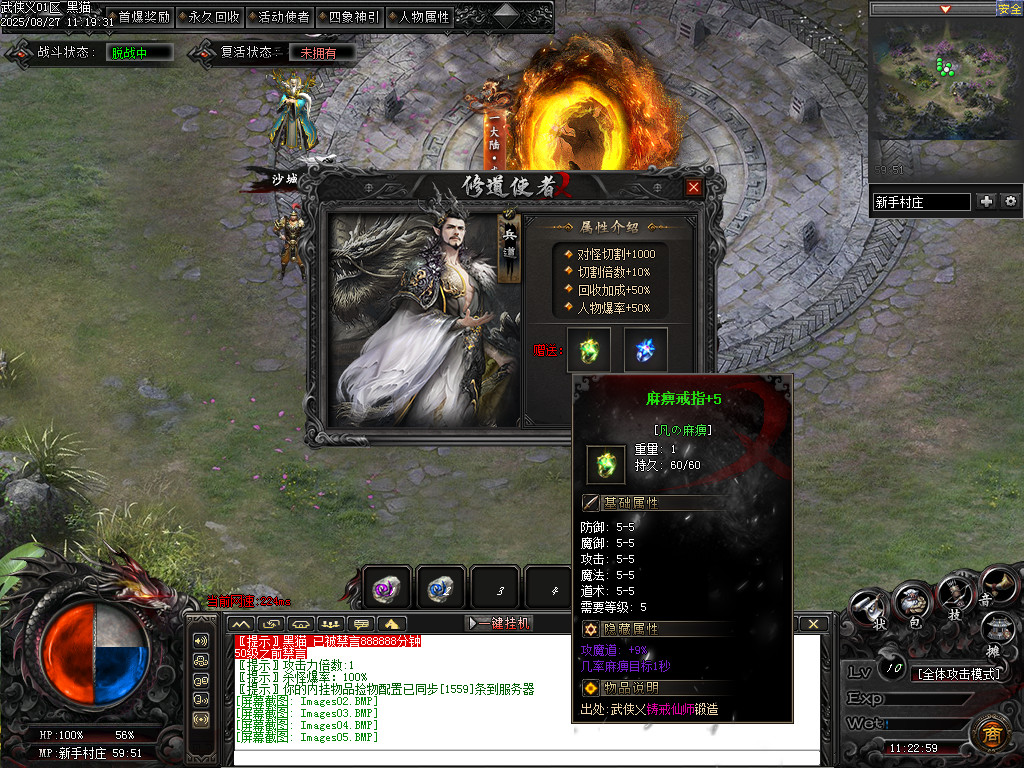This screenshot has width=1024, height=768.
Task: Select the green paralysis ring gift icon
Action: (x=588, y=349)
